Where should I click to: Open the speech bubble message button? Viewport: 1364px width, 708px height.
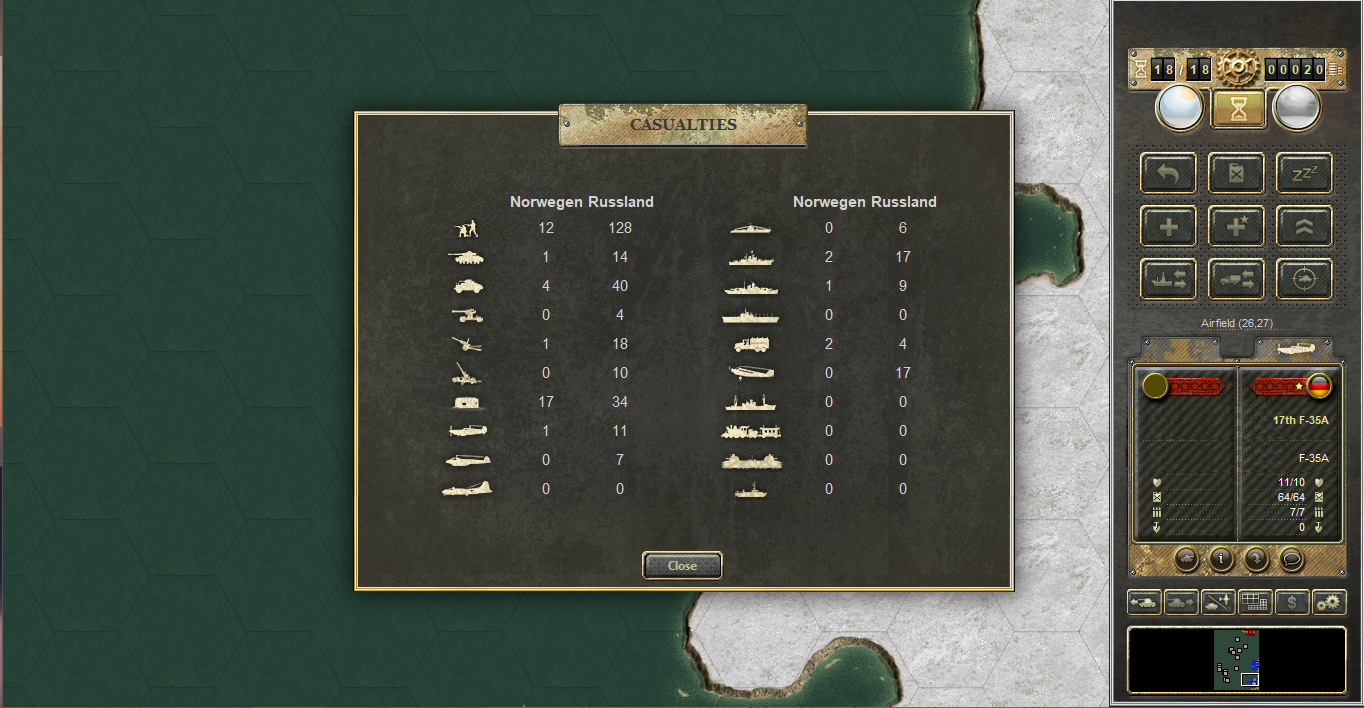click(x=1292, y=559)
